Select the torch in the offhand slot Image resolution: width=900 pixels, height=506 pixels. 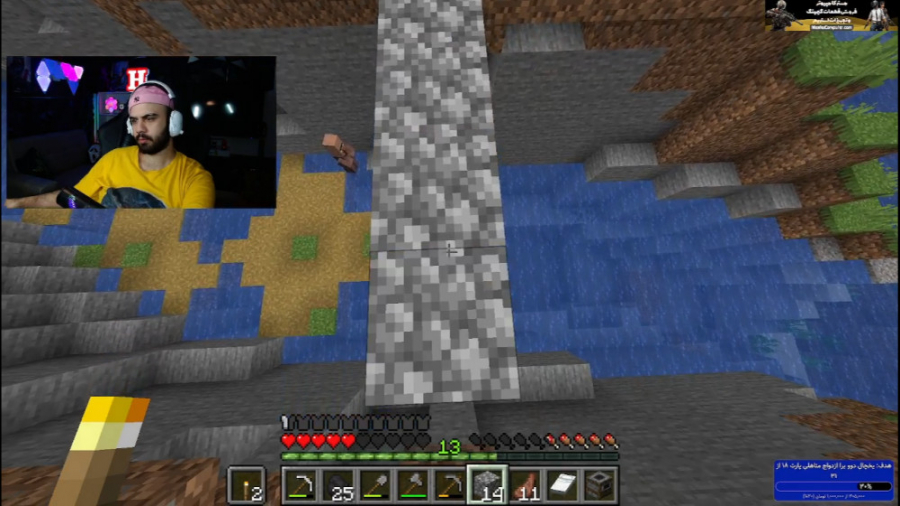click(x=246, y=486)
